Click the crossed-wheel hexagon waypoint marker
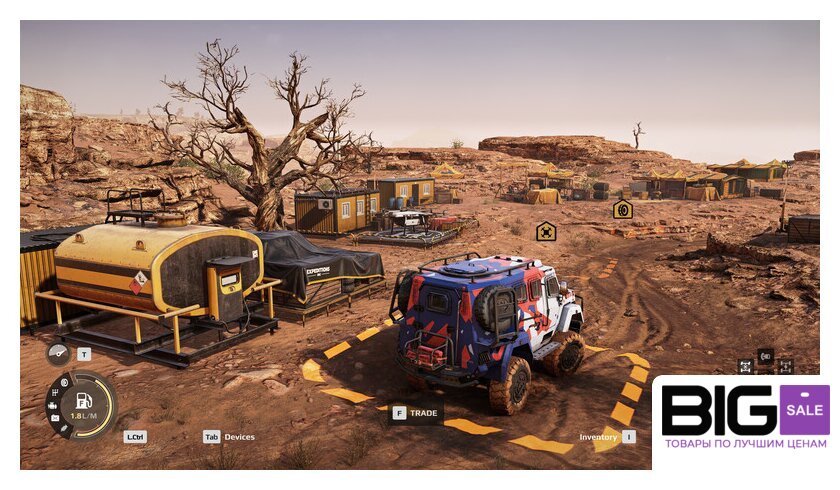This screenshot has width=840, height=490. [546, 232]
